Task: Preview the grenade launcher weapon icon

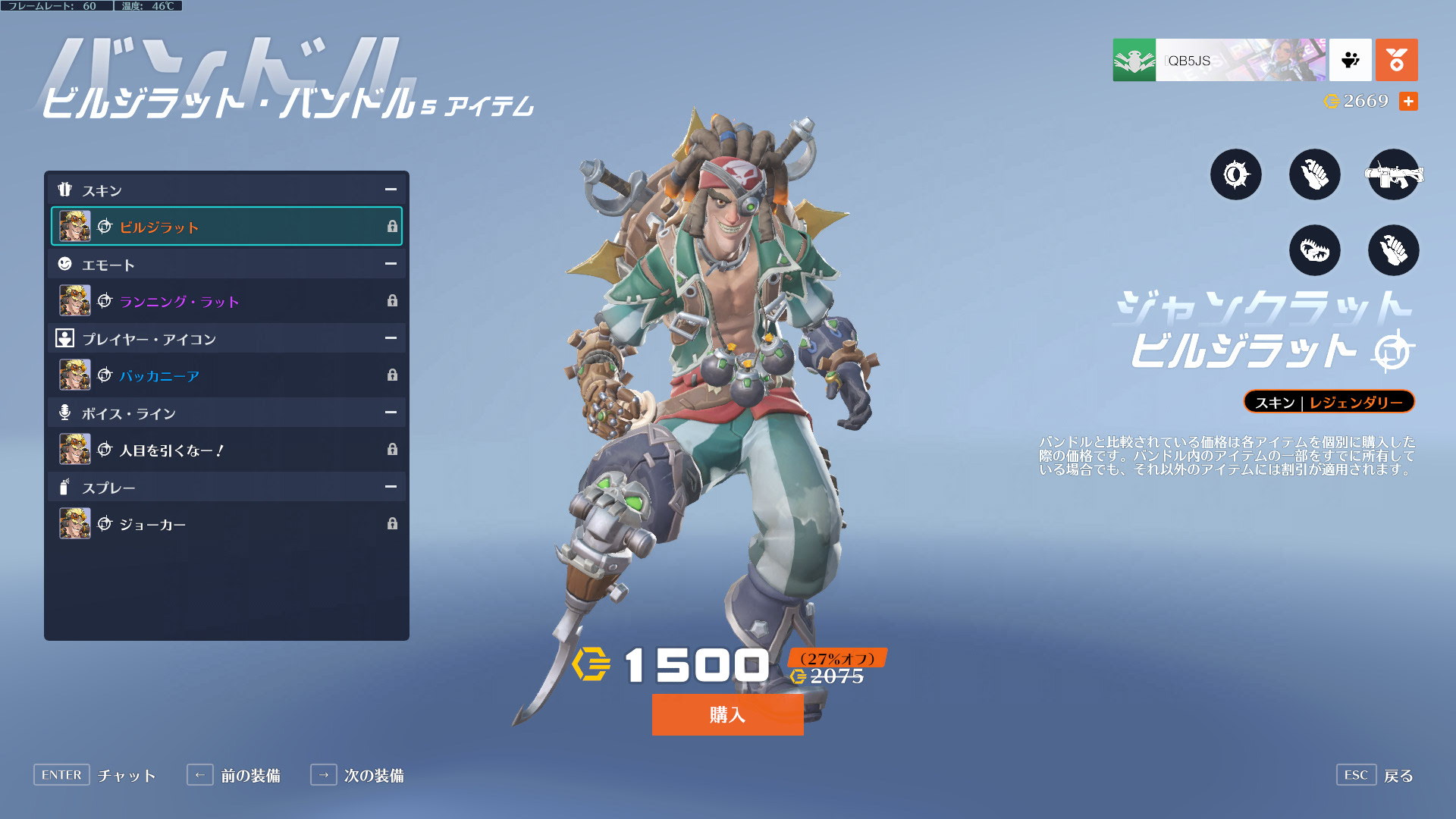Action: (x=1393, y=174)
